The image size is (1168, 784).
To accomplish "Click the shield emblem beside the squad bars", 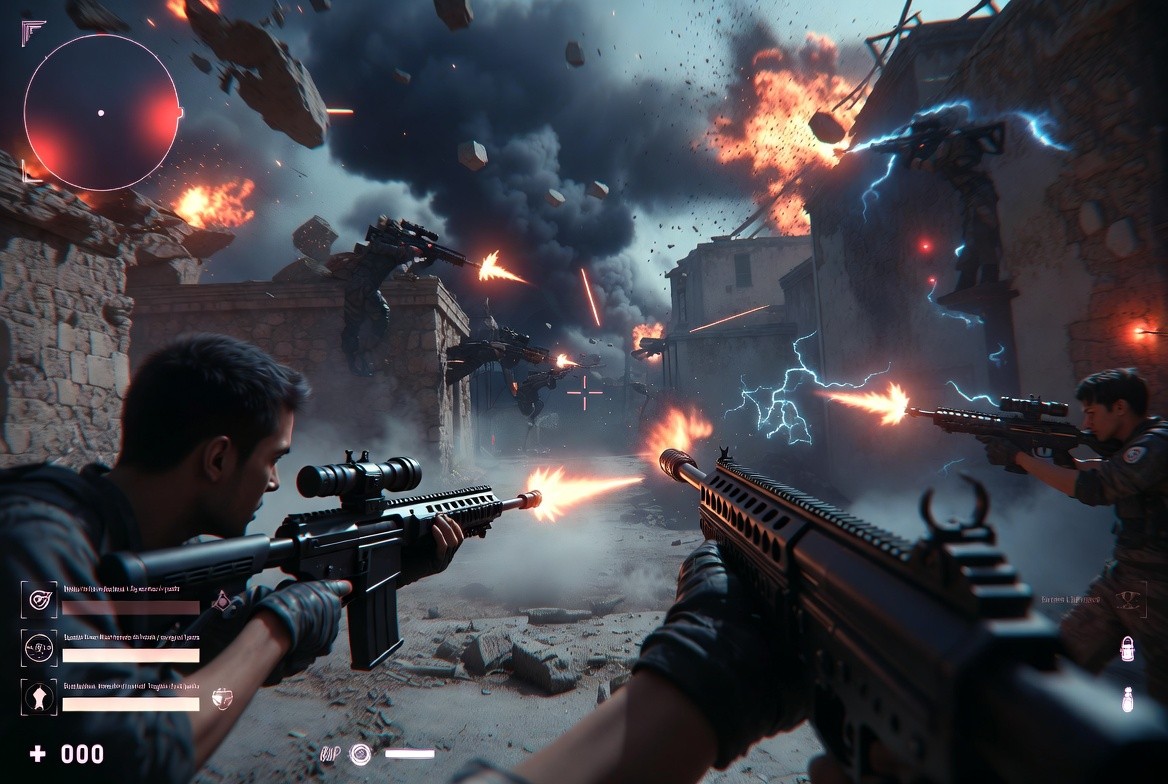I will tap(222, 698).
